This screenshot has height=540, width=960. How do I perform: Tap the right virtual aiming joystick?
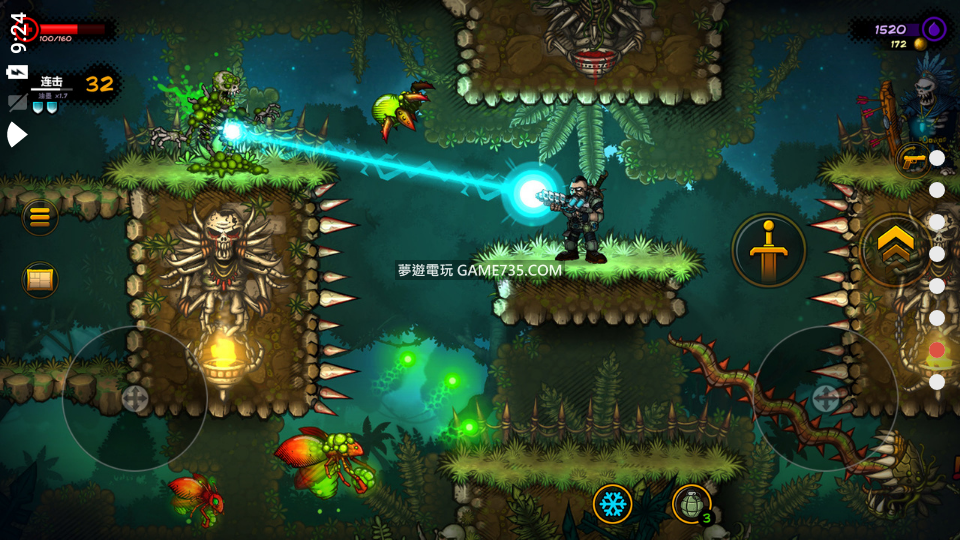point(825,398)
